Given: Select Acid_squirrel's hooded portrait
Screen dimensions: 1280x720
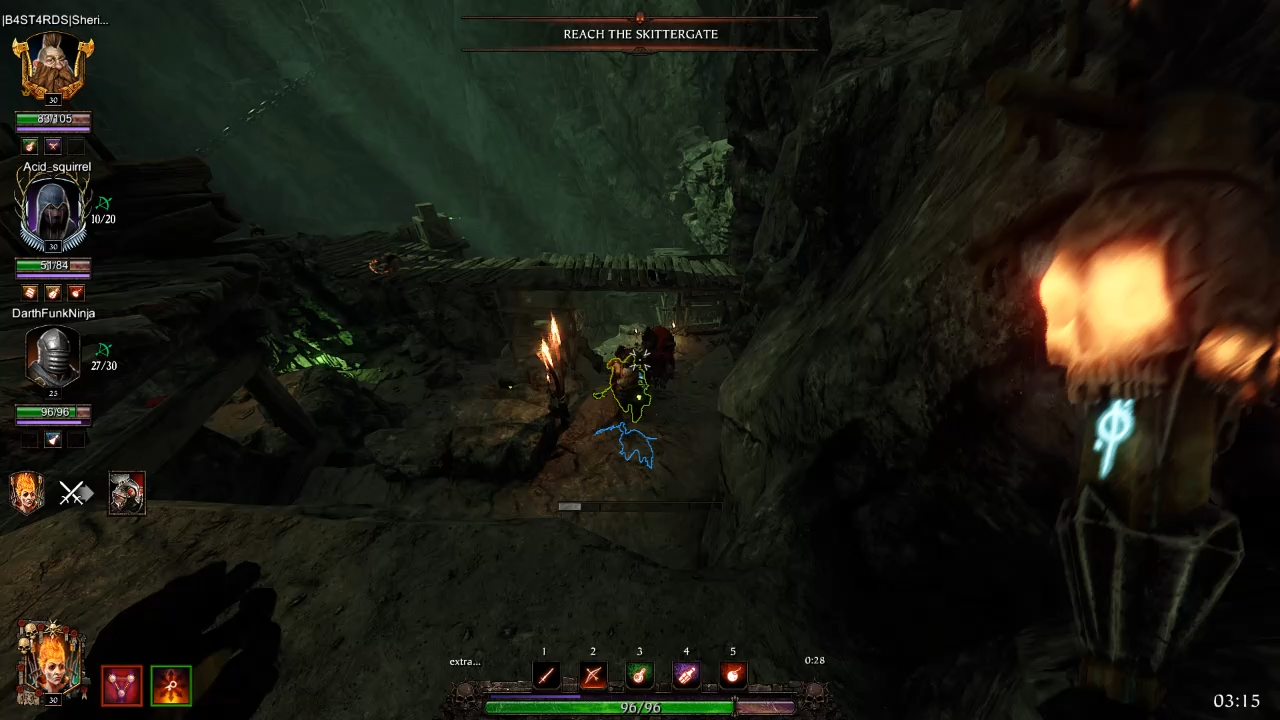Looking at the screenshot, I should pos(53,214).
